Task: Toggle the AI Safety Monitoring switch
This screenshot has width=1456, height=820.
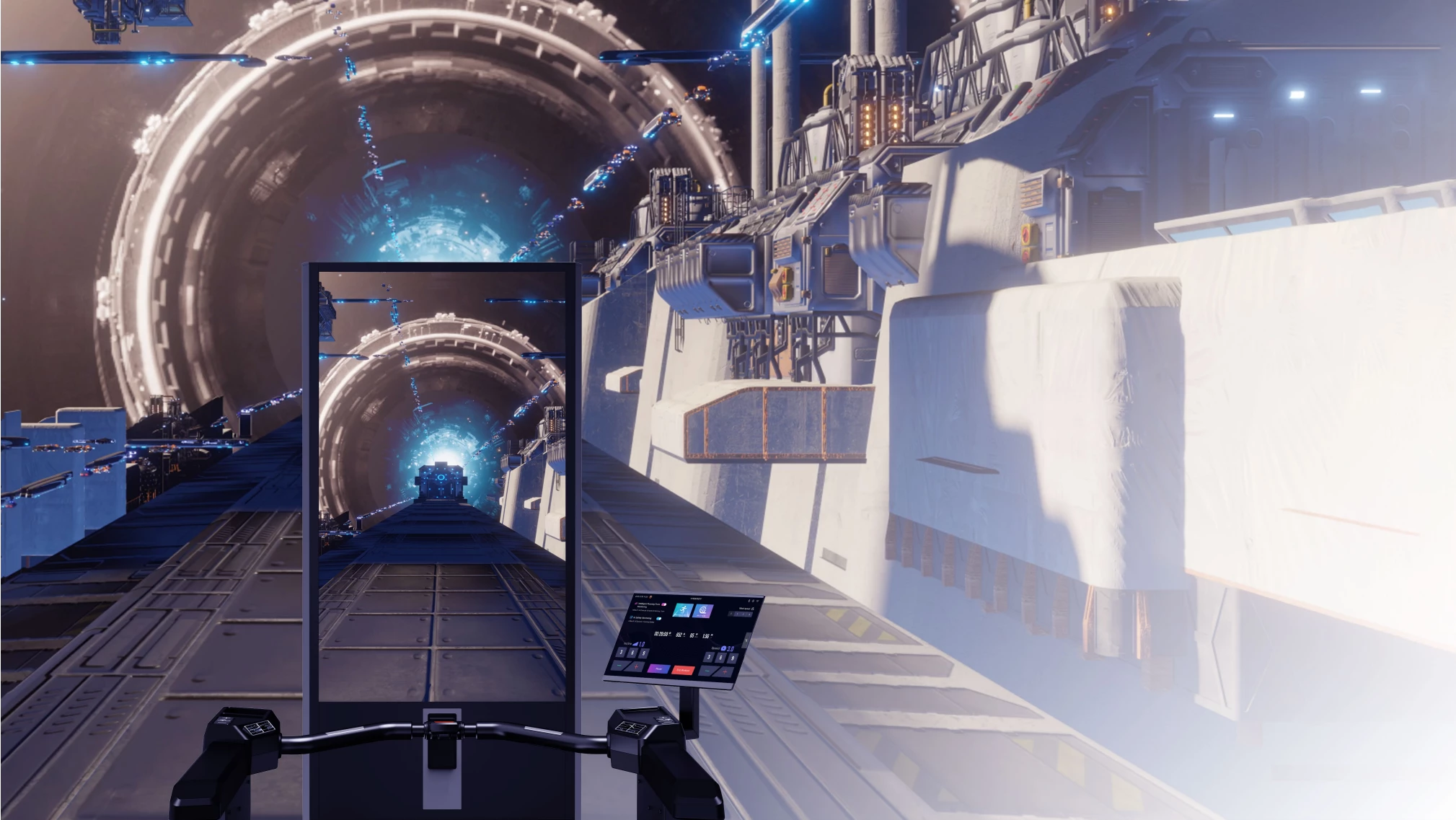Action: point(658,619)
